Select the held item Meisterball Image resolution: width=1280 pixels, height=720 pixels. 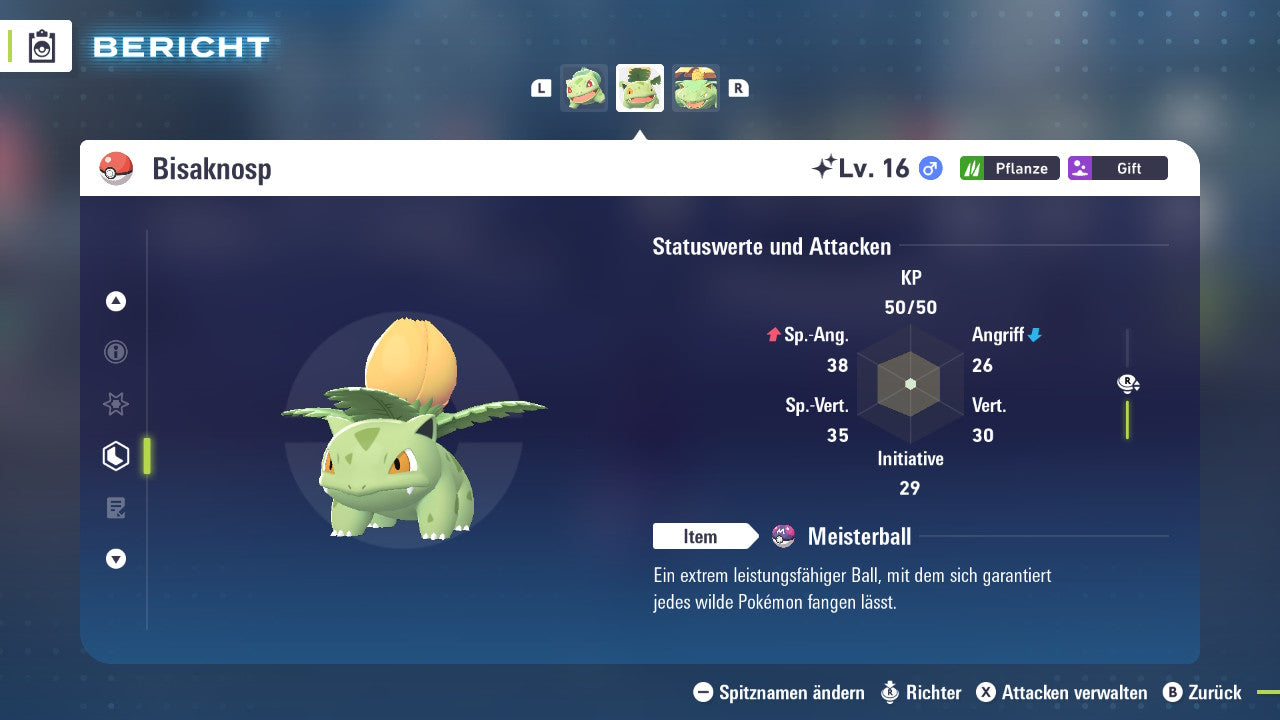[858, 537]
